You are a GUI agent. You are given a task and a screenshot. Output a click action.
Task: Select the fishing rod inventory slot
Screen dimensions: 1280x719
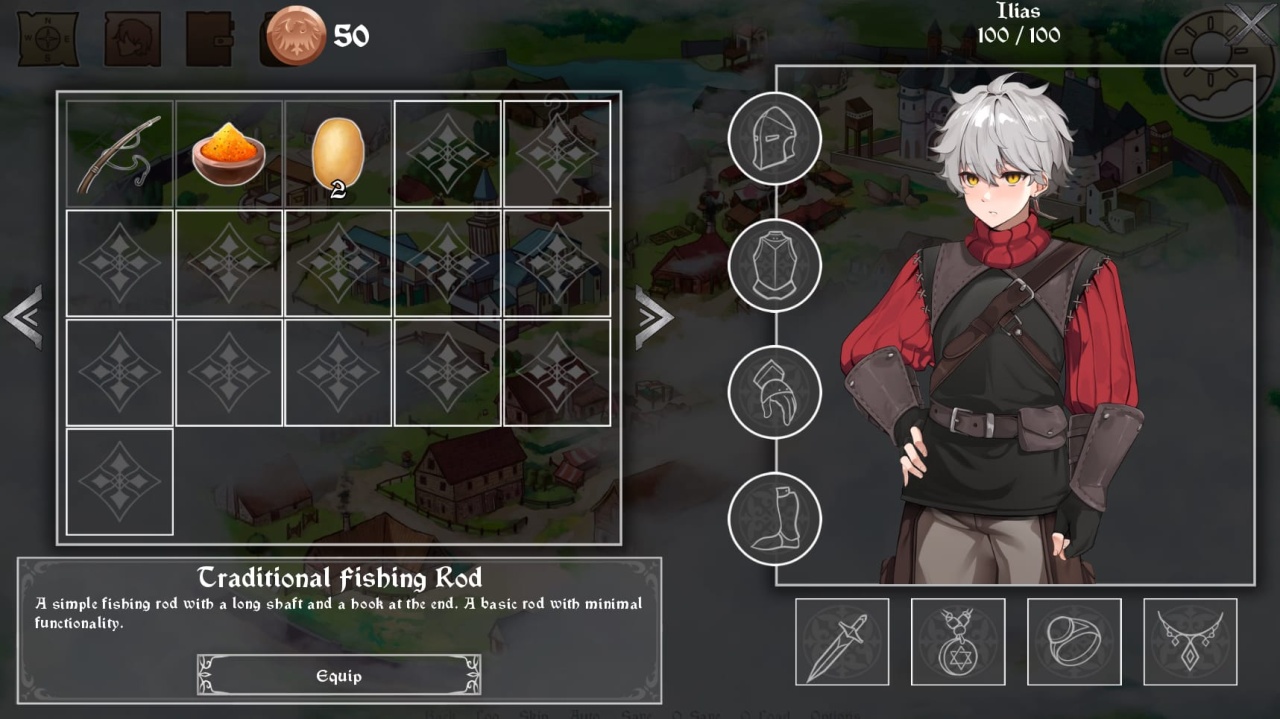coord(120,154)
